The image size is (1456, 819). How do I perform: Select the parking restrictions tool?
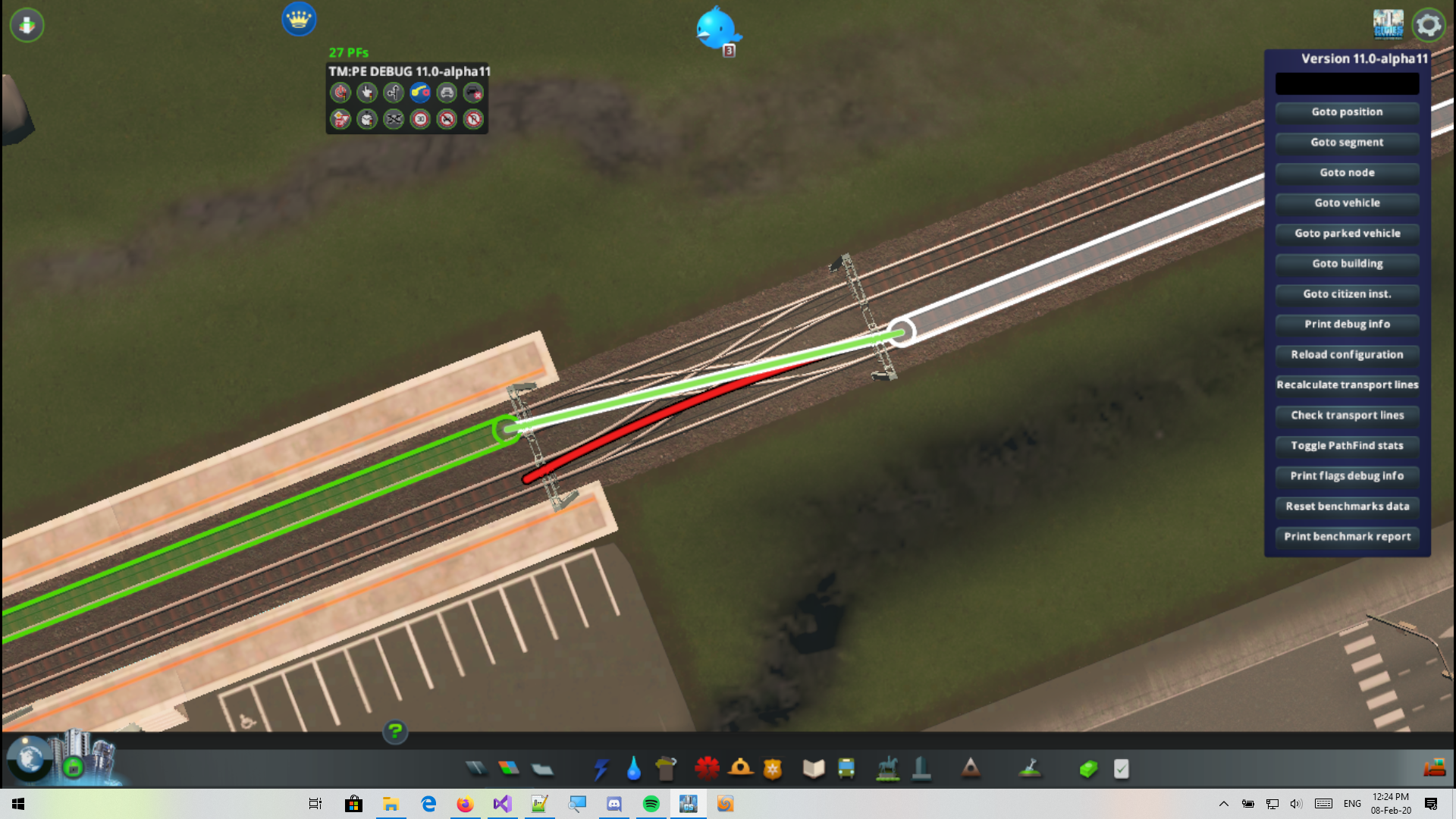point(472,119)
